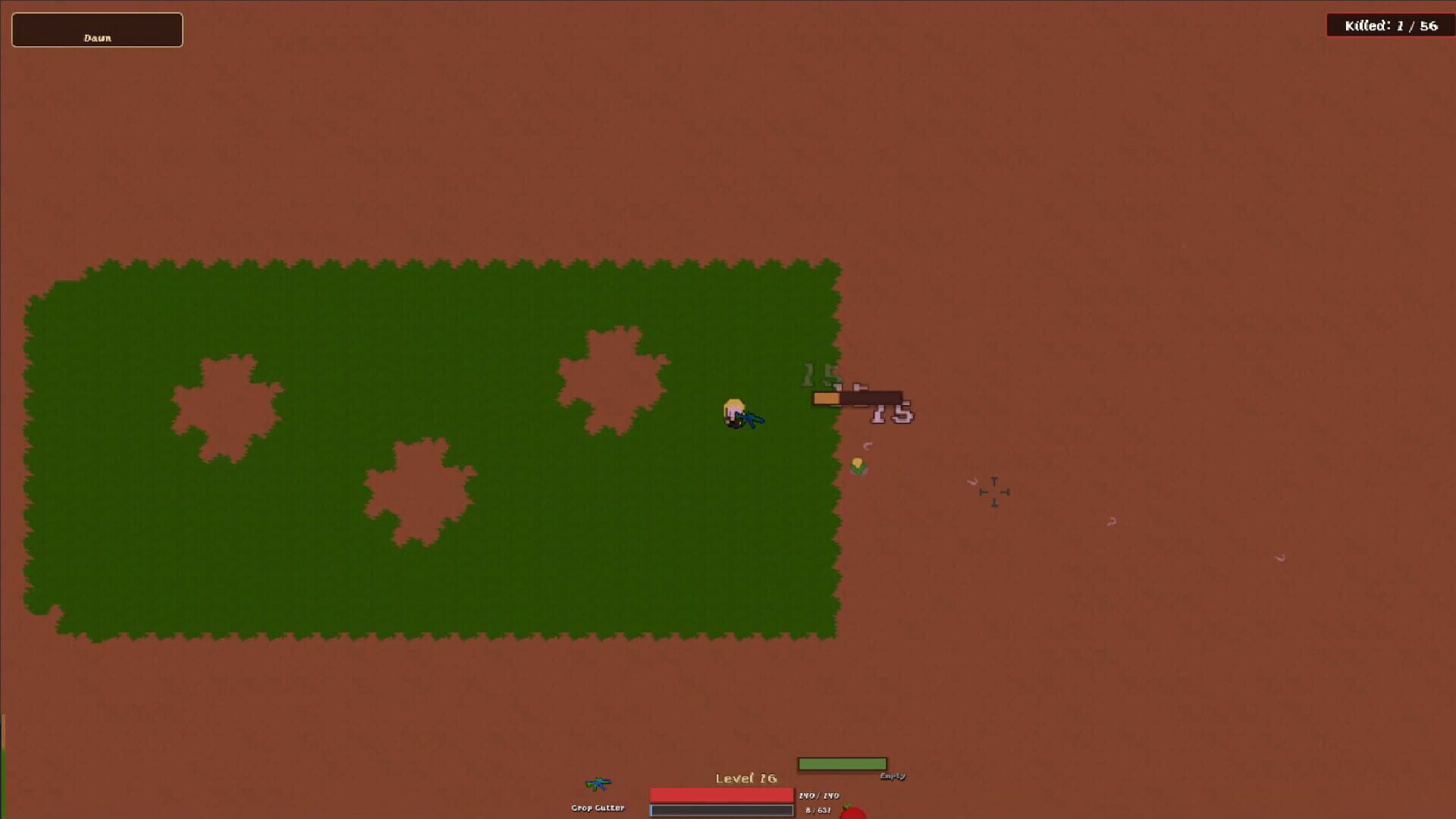Expand the Dawn time-of-day panel
The image size is (1456, 819).
(x=96, y=30)
